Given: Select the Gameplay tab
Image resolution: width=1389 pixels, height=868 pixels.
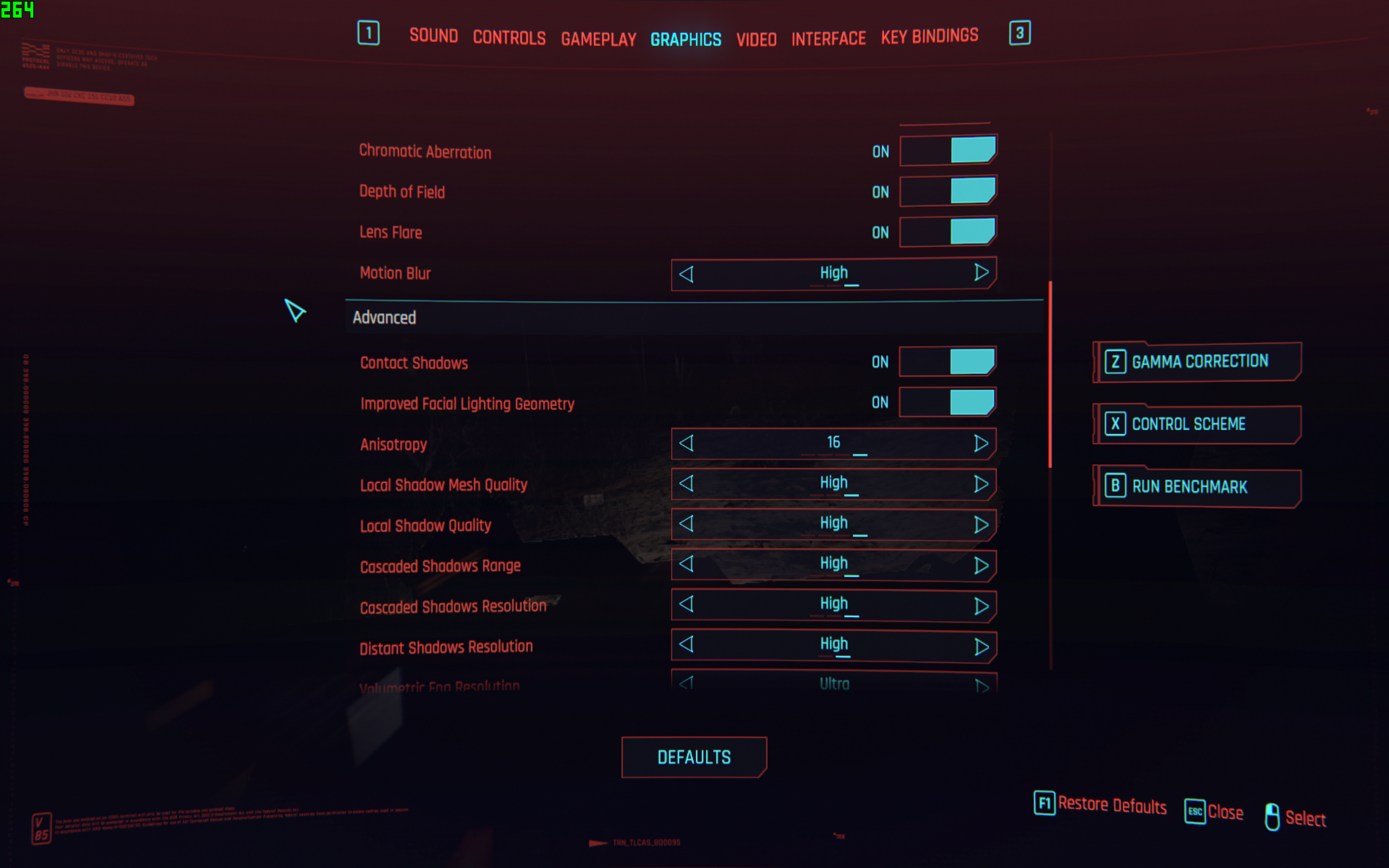Looking at the screenshot, I should [x=598, y=39].
